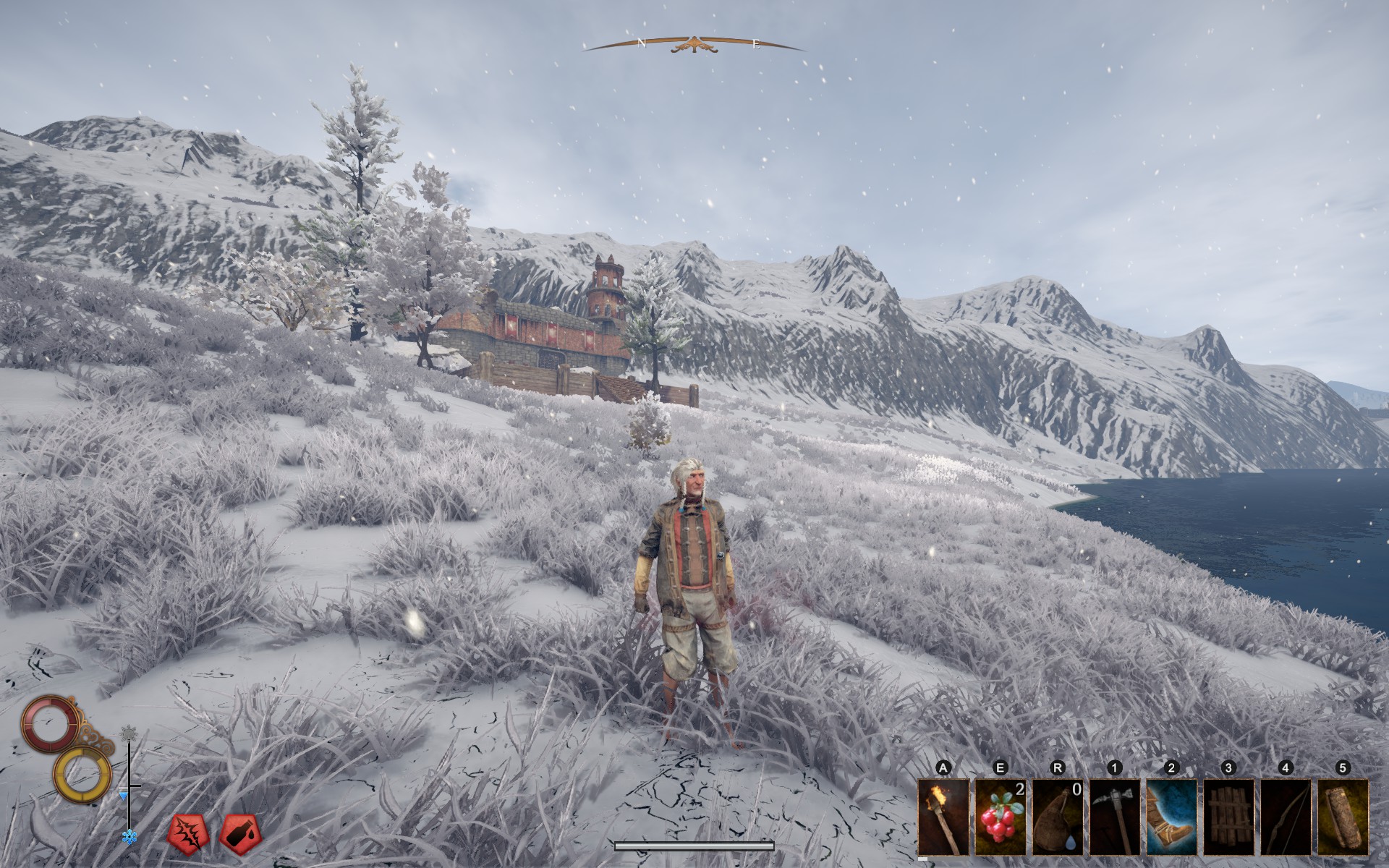The image size is (1389, 868).
Task: Use the red berries in the hotbar
Action: 1001,817
